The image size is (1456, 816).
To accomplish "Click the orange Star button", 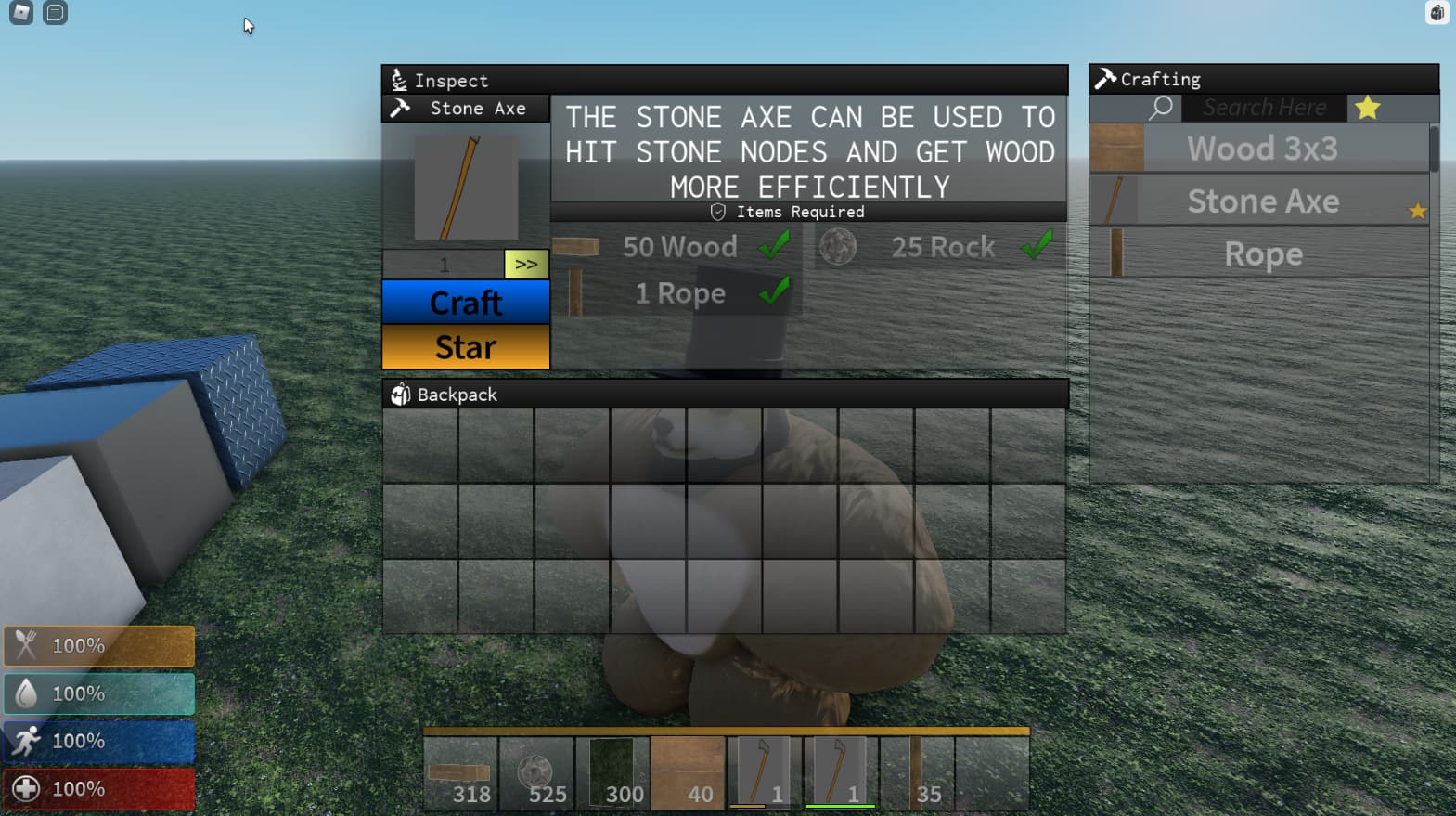I will coord(466,347).
